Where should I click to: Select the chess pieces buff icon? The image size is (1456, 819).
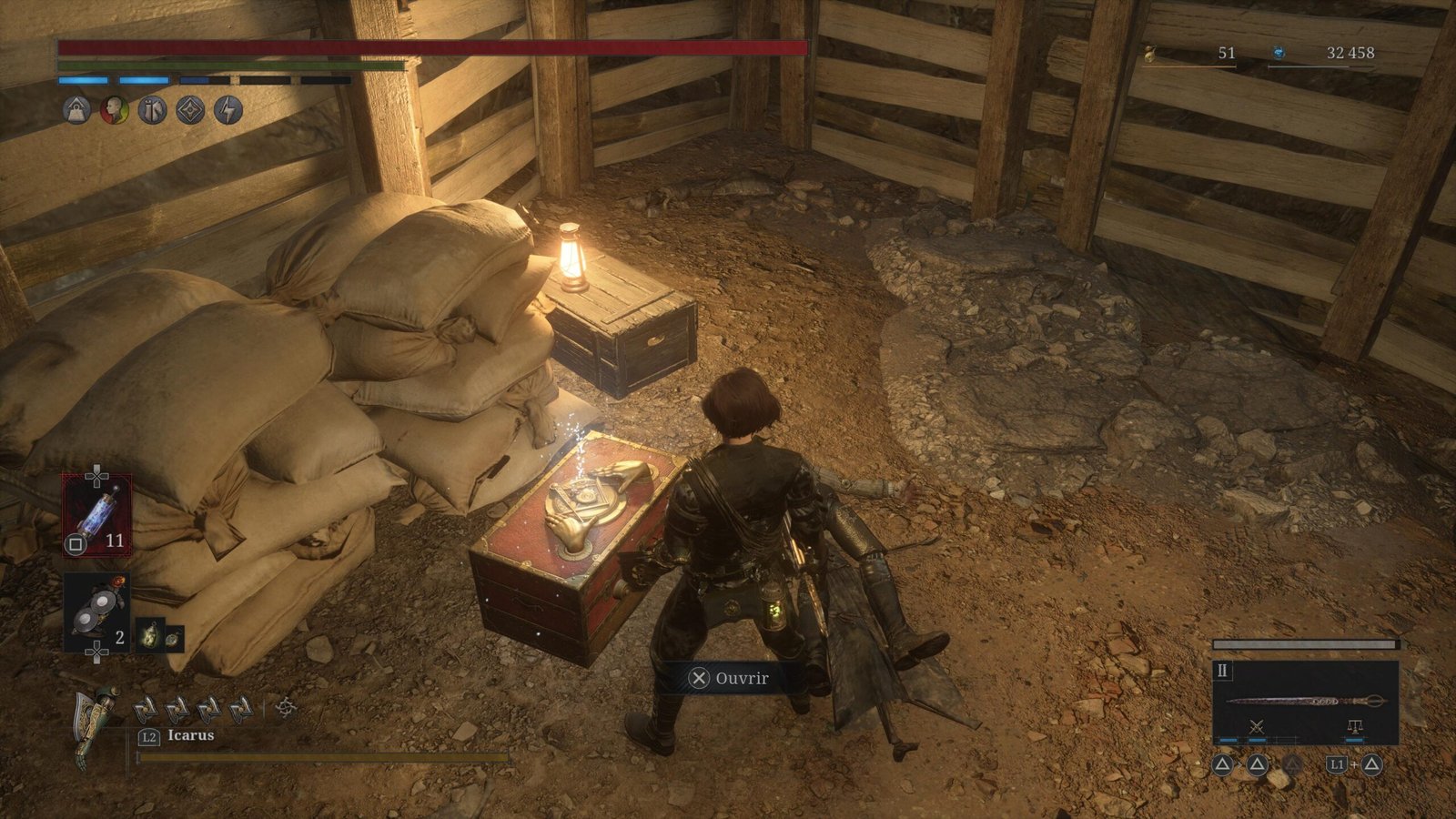click(152, 111)
